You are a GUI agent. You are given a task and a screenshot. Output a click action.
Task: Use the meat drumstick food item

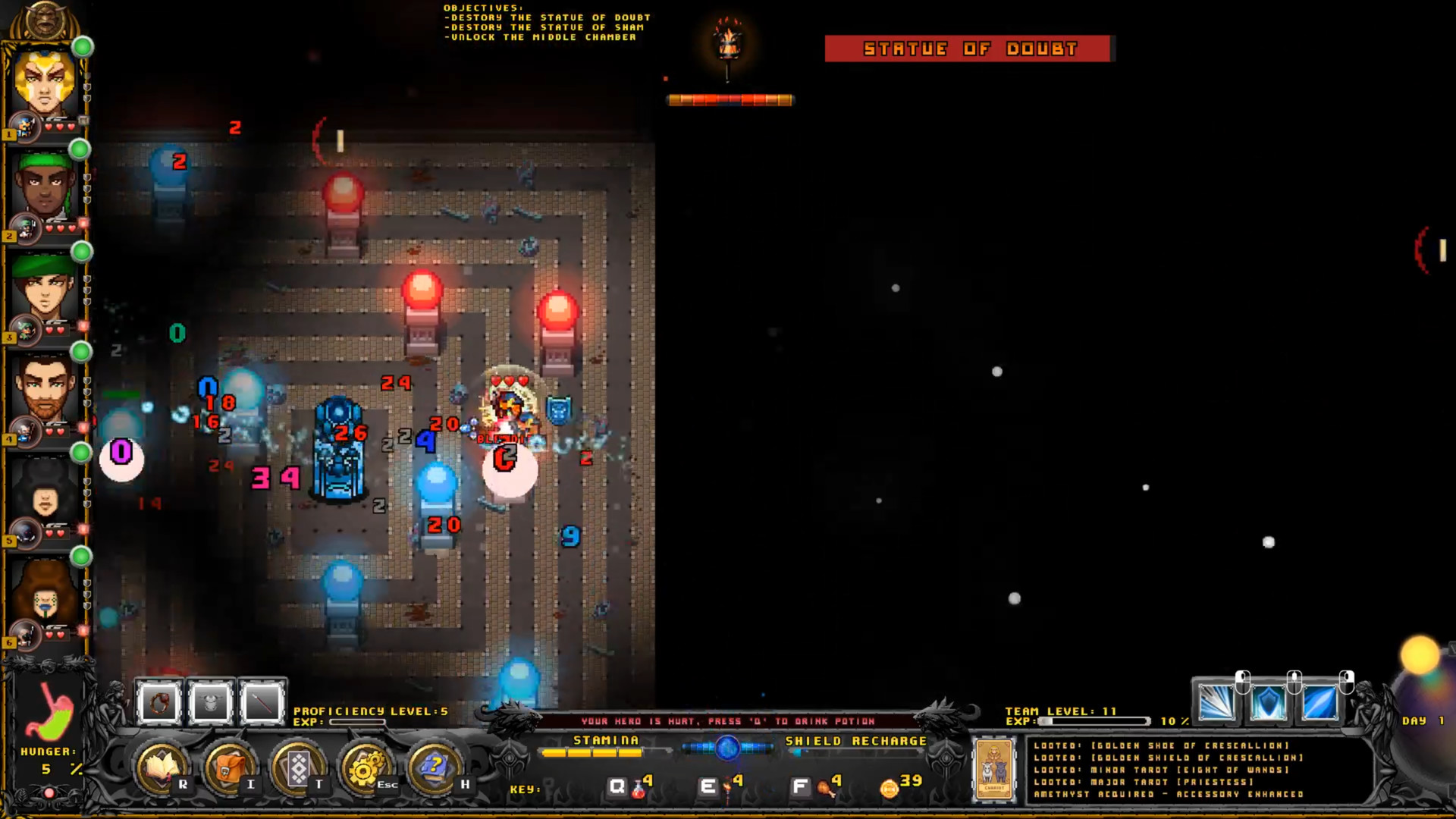point(825,789)
